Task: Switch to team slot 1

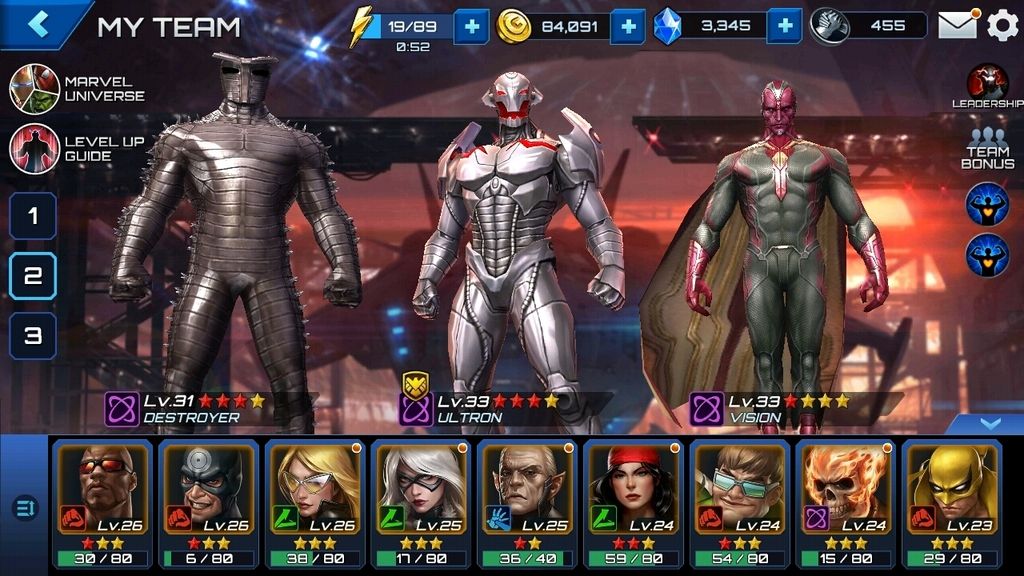Action: [33, 216]
